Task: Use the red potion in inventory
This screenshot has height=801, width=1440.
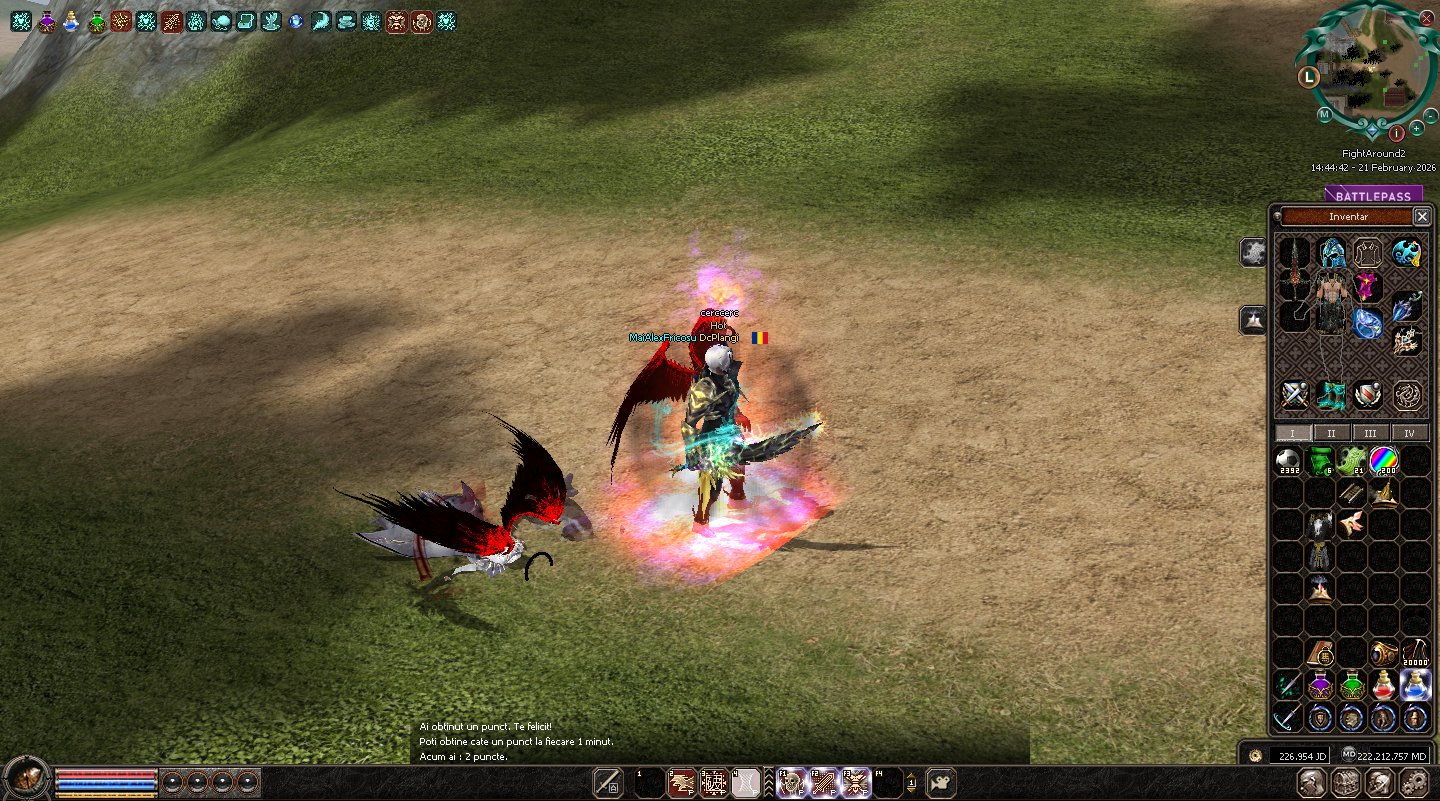Action: tap(1384, 685)
